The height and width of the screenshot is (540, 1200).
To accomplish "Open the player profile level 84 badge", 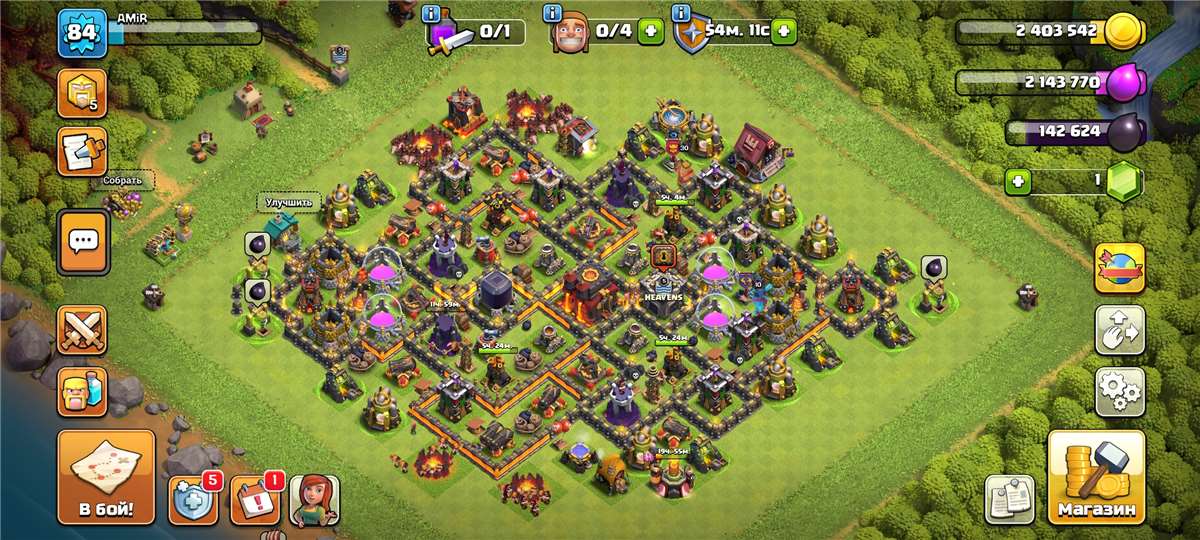I will (x=82, y=34).
